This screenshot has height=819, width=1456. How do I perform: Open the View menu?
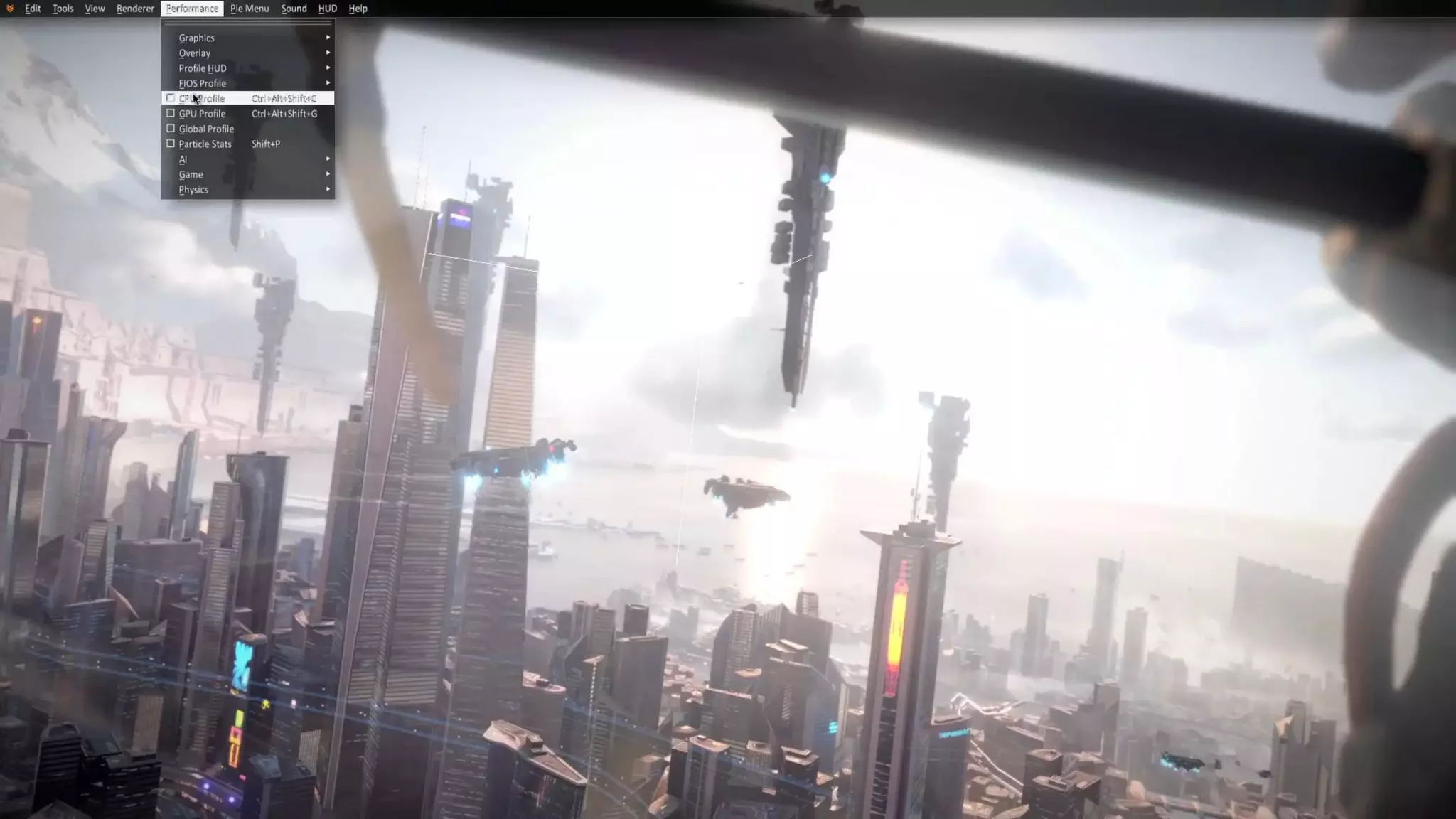95,9
